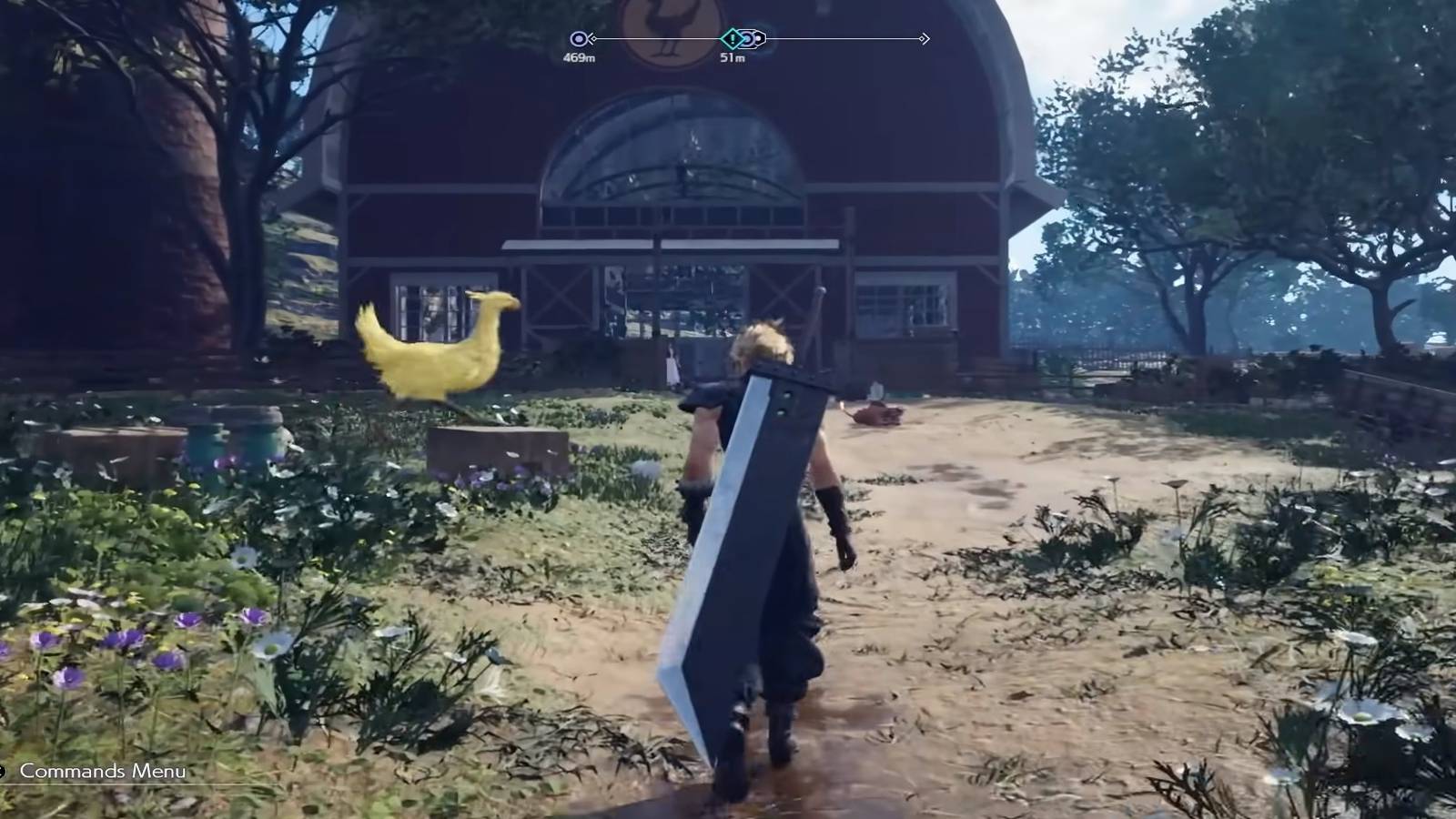
Task: Click along the compass navigation bar line
Action: pyautogui.click(x=837, y=37)
